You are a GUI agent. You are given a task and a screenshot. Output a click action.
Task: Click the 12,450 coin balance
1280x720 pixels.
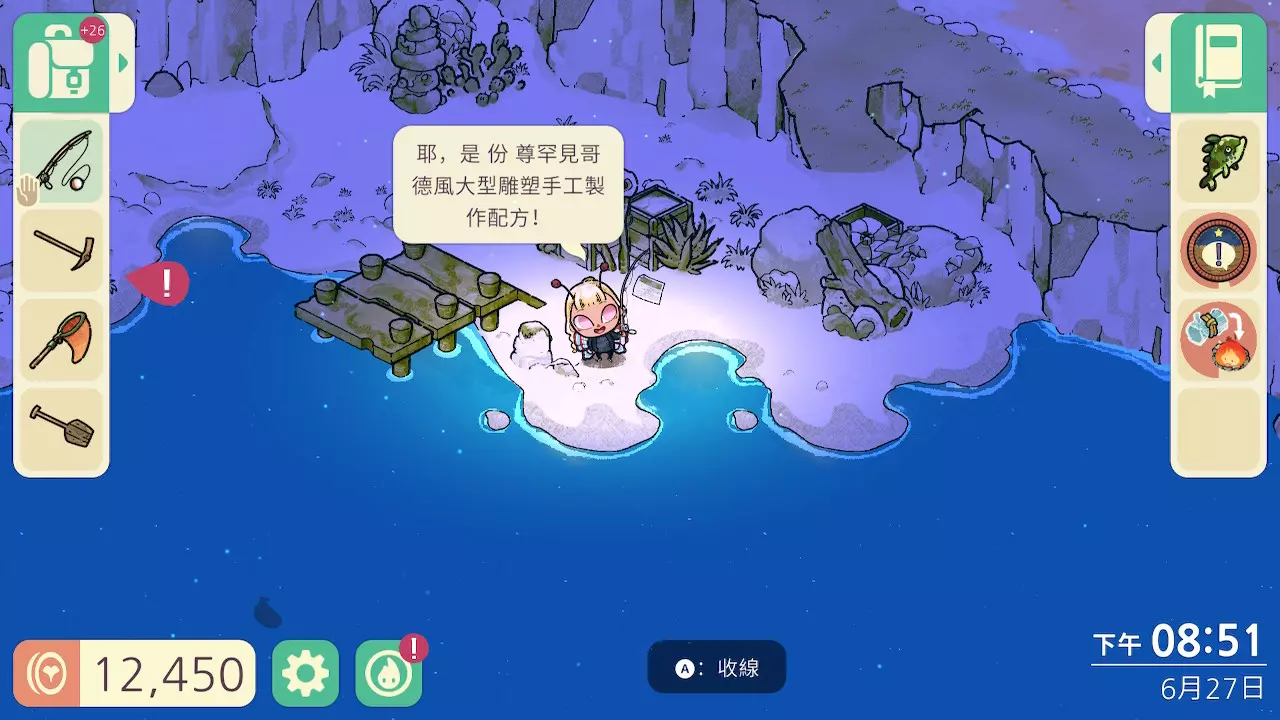coord(133,671)
